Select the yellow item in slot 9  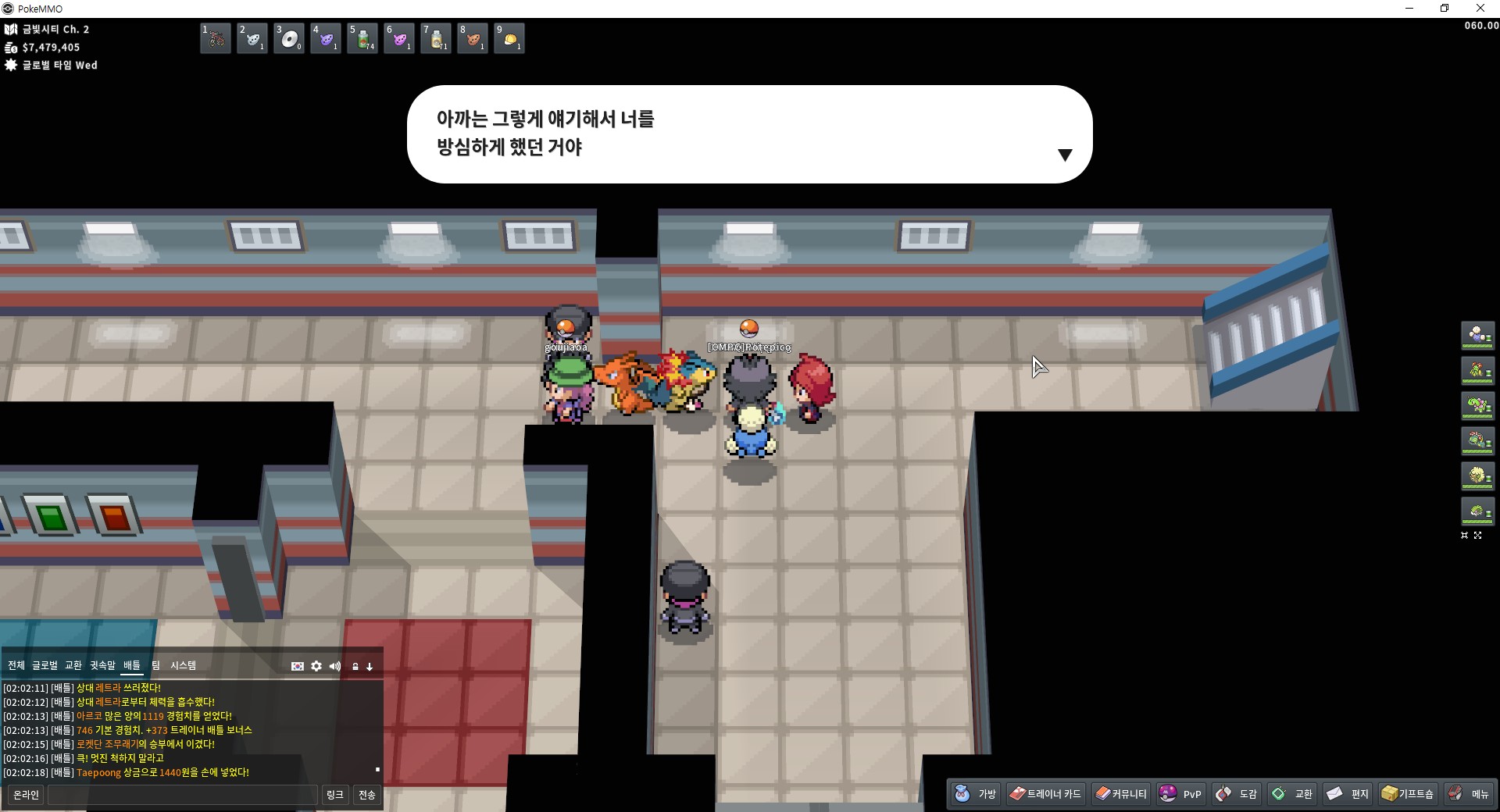coord(509,38)
